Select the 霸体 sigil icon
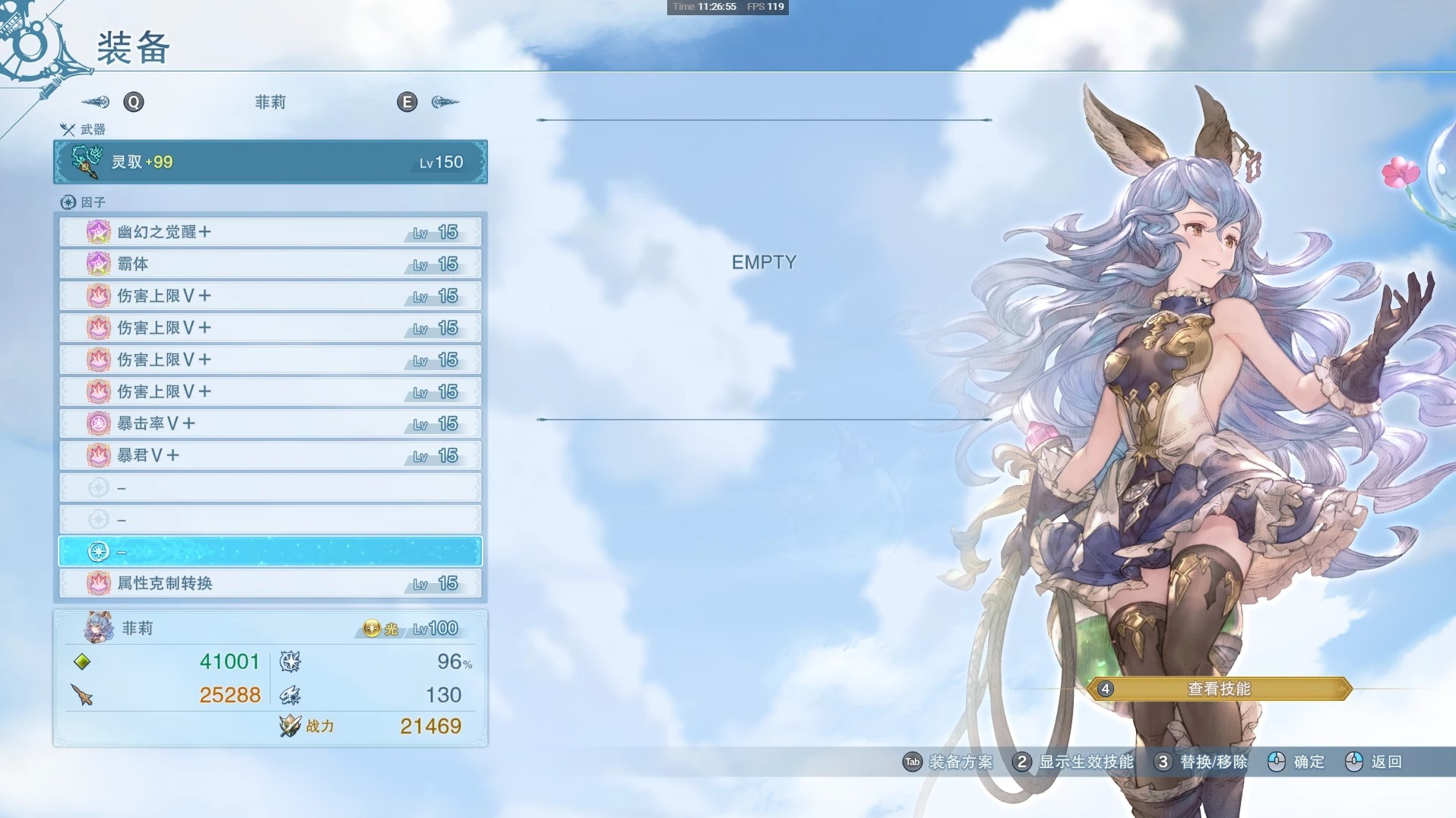 point(99,264)
